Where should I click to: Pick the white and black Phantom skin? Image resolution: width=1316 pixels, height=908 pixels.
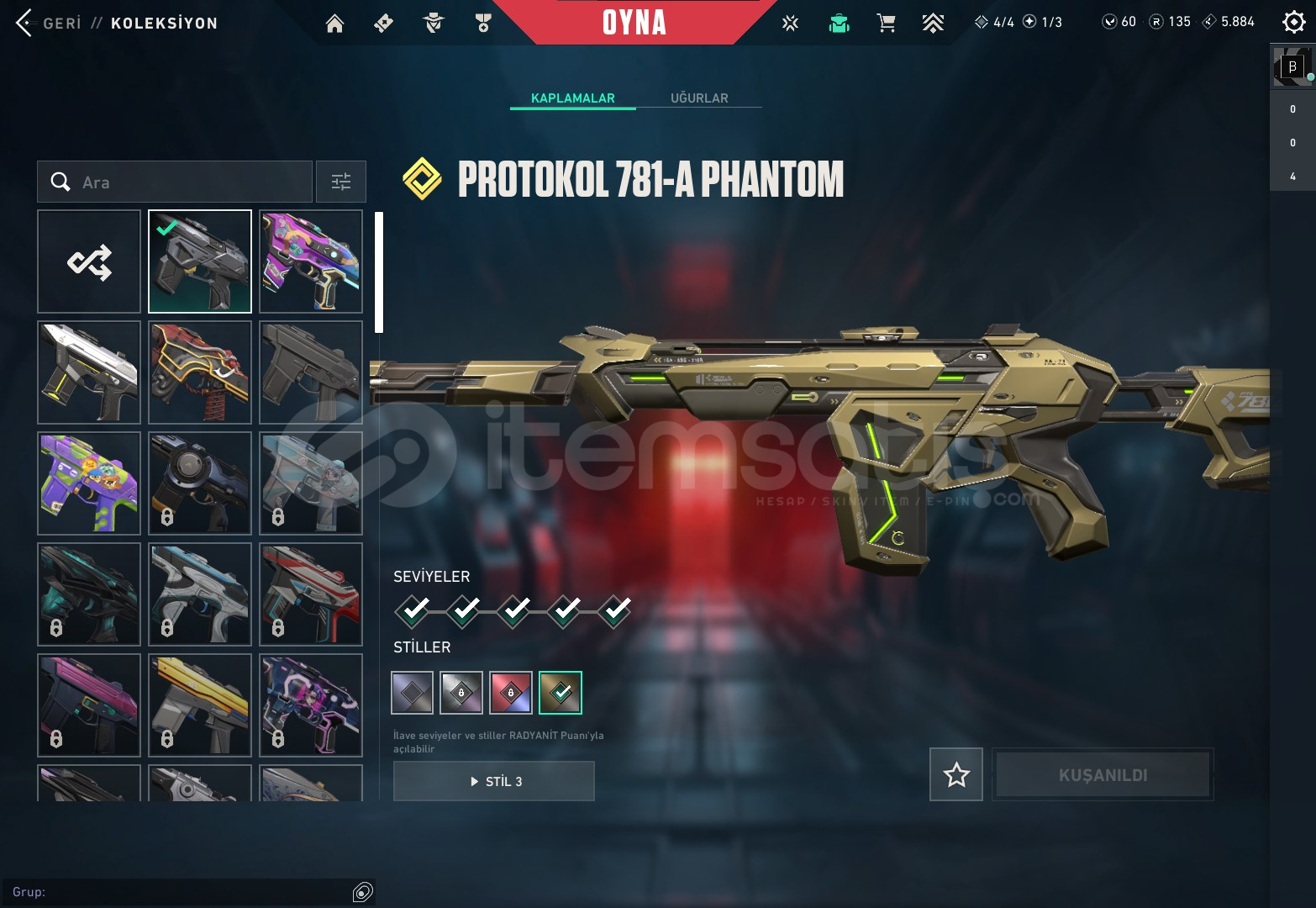click(89, 372)
